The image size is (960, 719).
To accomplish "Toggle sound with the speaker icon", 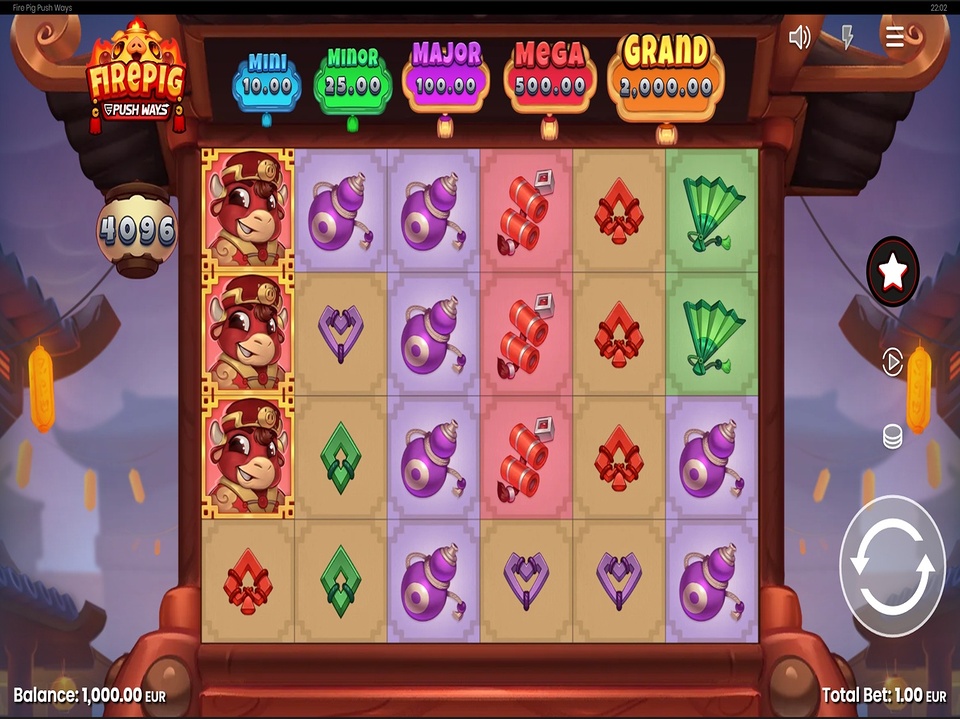I will 799,38.
